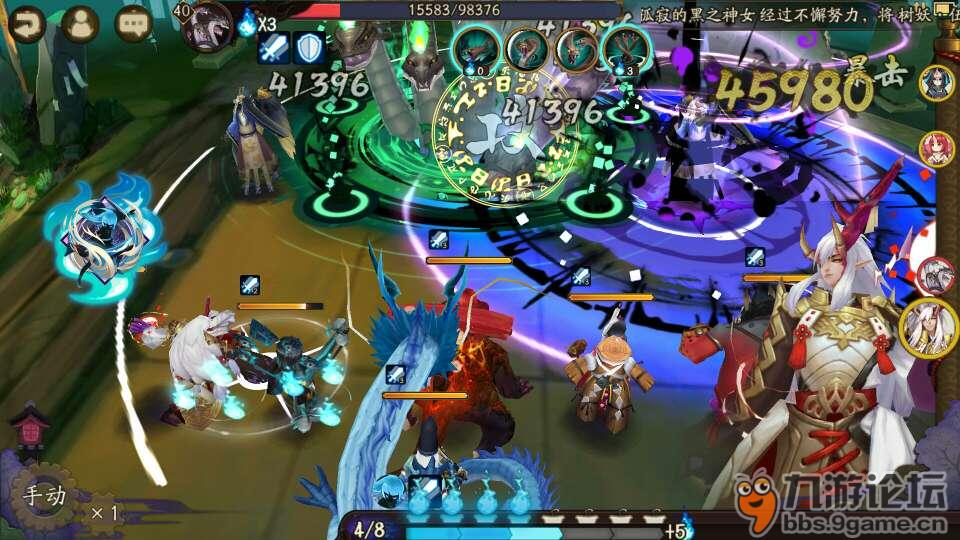Inspect the sword attack buff icon
Image resolution: width=960 pixels, height=540 pixels.
274,48
